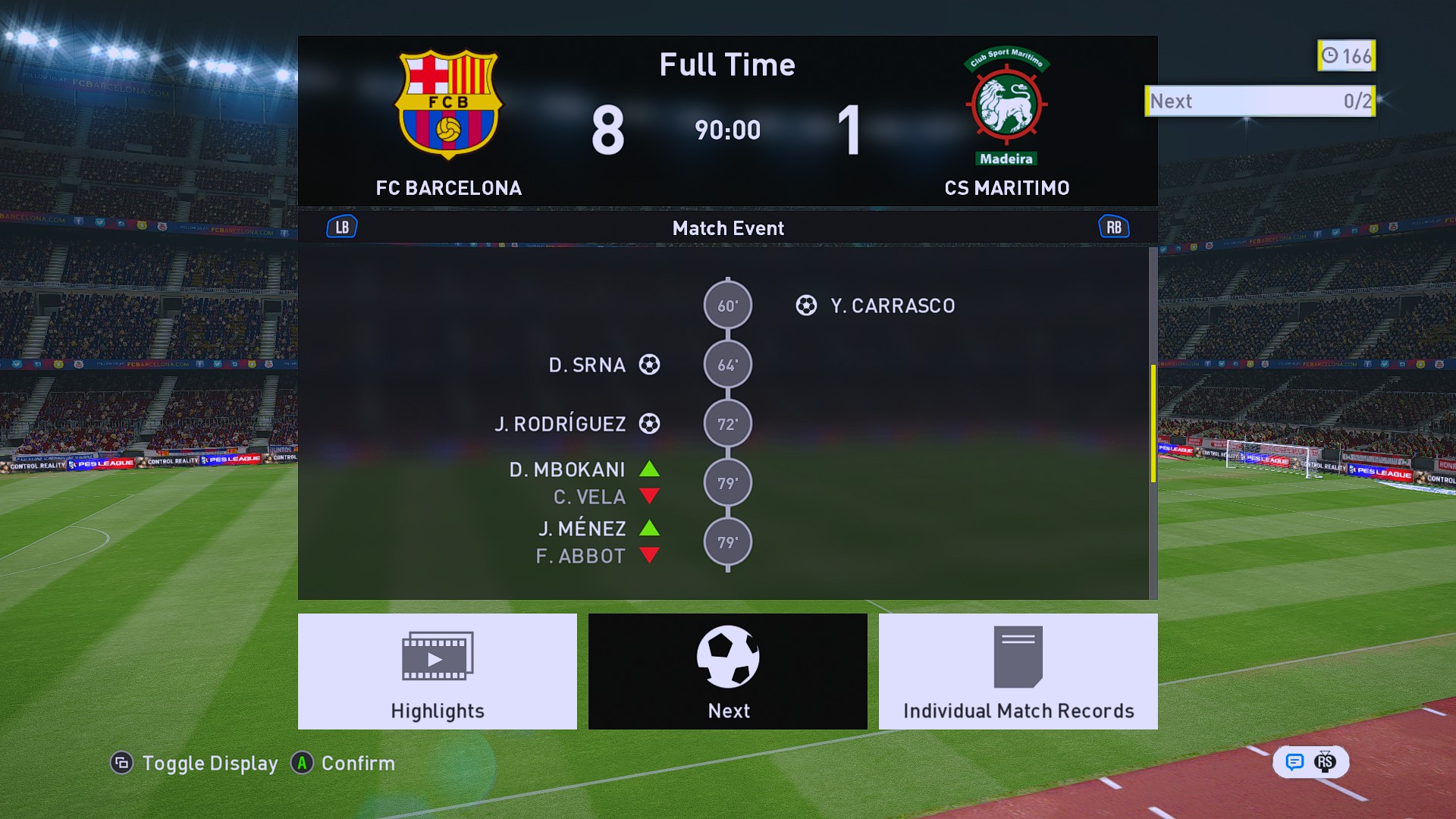Choose J. Rodríguez's 72' goal event

pyautogui.click(x=561, y=424)
